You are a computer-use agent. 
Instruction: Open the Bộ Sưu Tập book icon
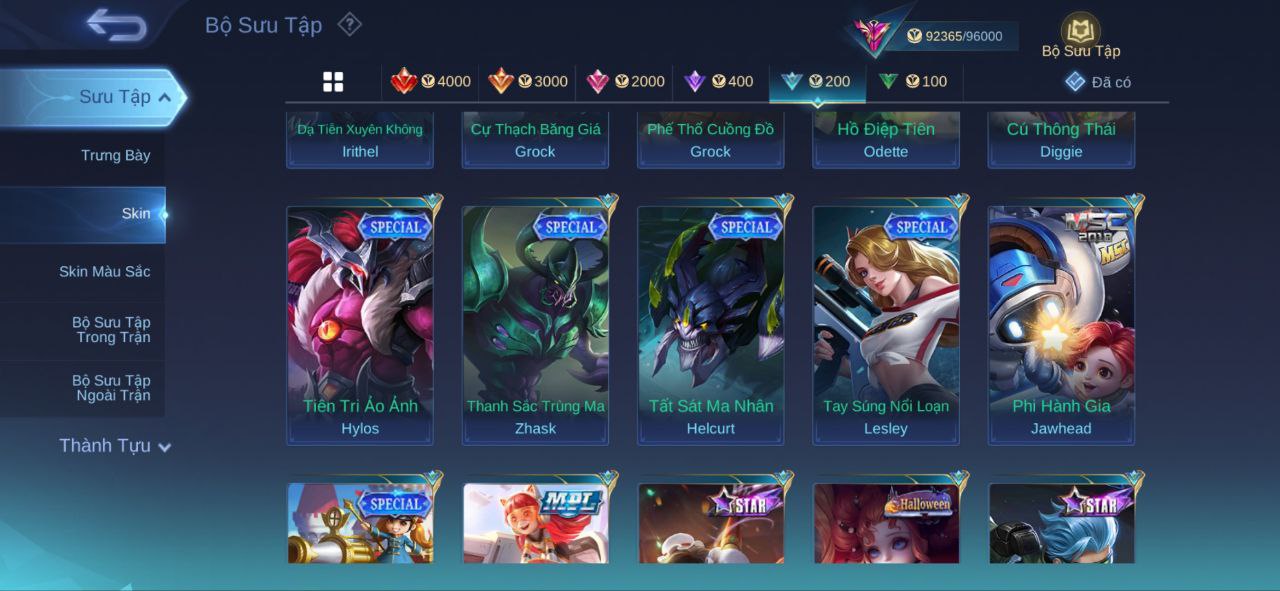pos(1080,32)
